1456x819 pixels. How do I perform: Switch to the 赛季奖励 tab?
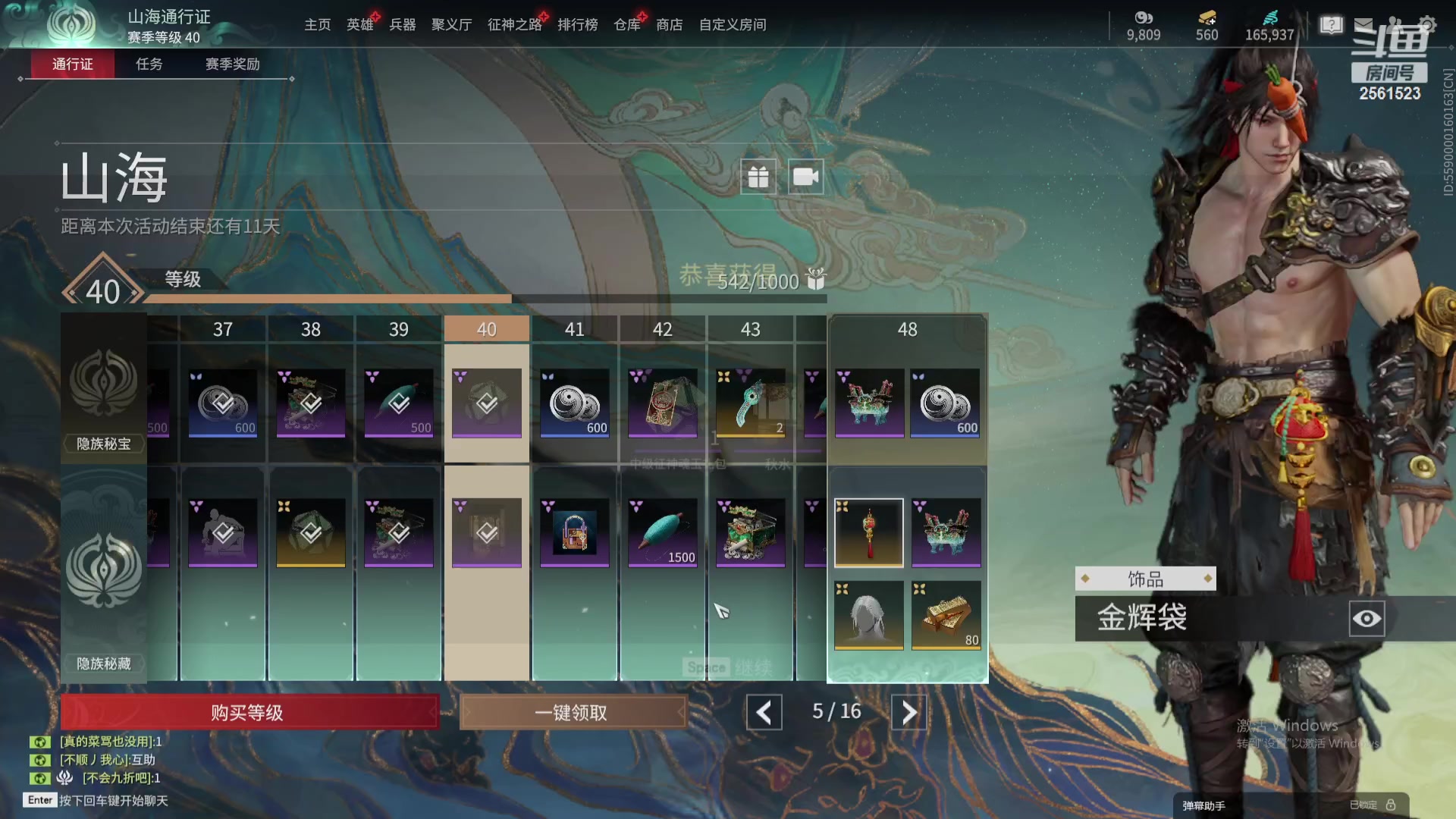tap(232, 64)
